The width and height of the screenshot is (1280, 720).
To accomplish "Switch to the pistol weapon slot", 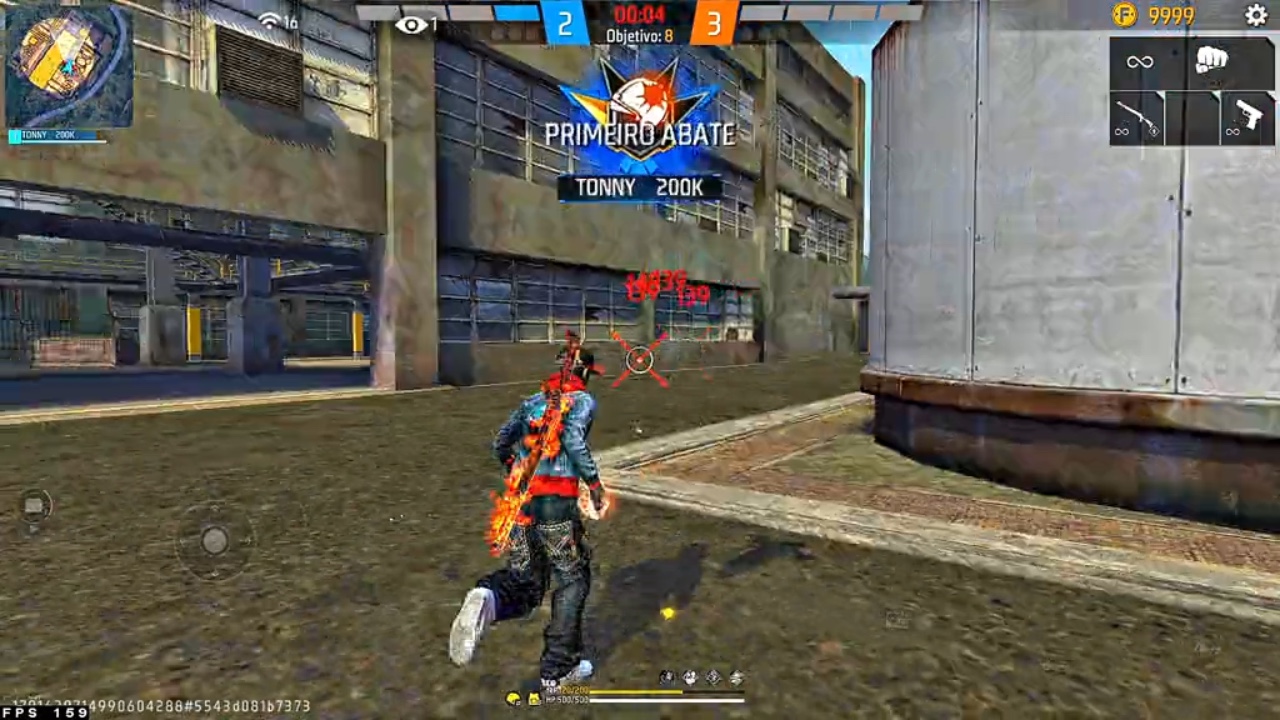I will click(x=1247, y=118).
